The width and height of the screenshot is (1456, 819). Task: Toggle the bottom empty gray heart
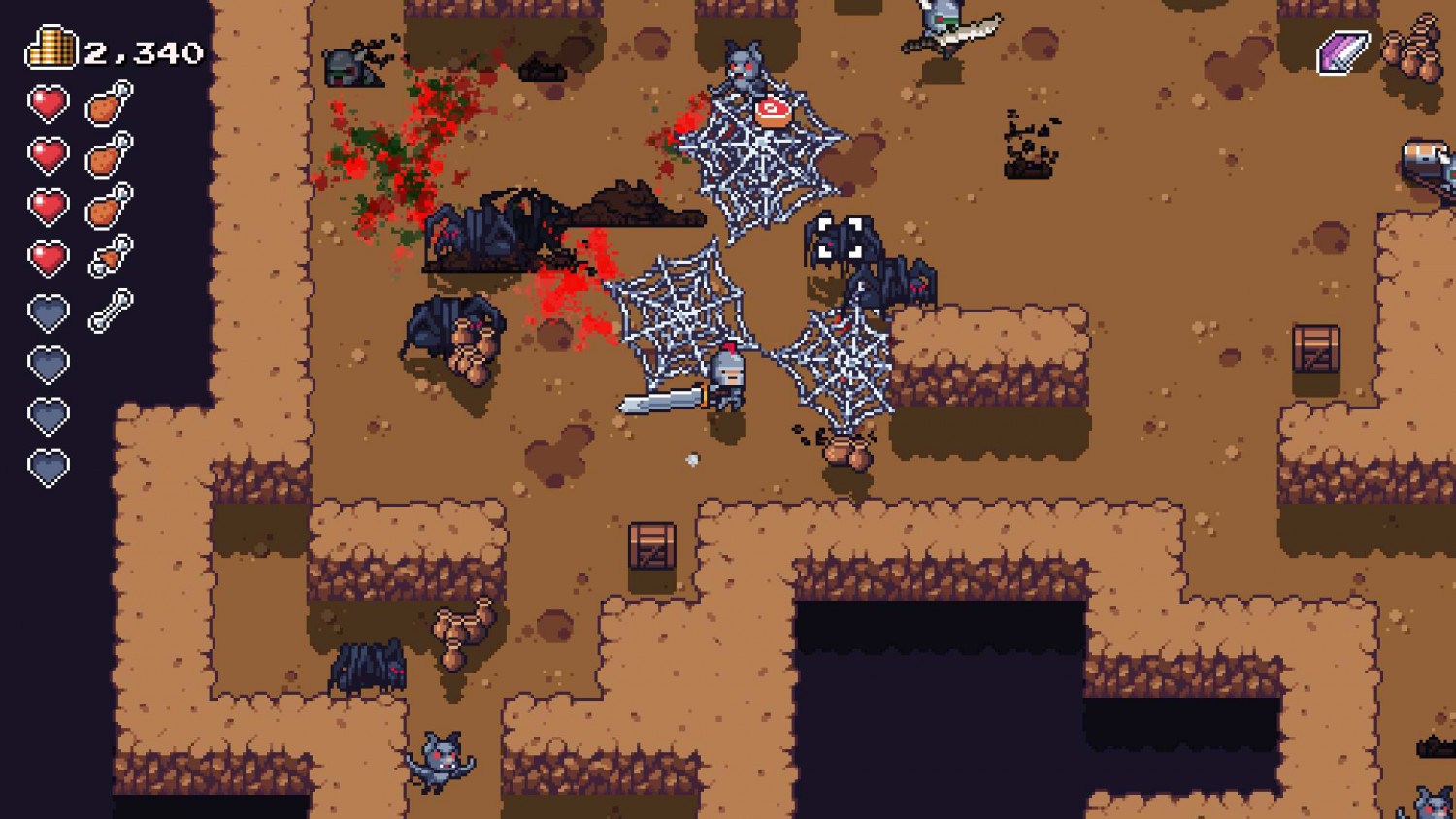(47, 465)
